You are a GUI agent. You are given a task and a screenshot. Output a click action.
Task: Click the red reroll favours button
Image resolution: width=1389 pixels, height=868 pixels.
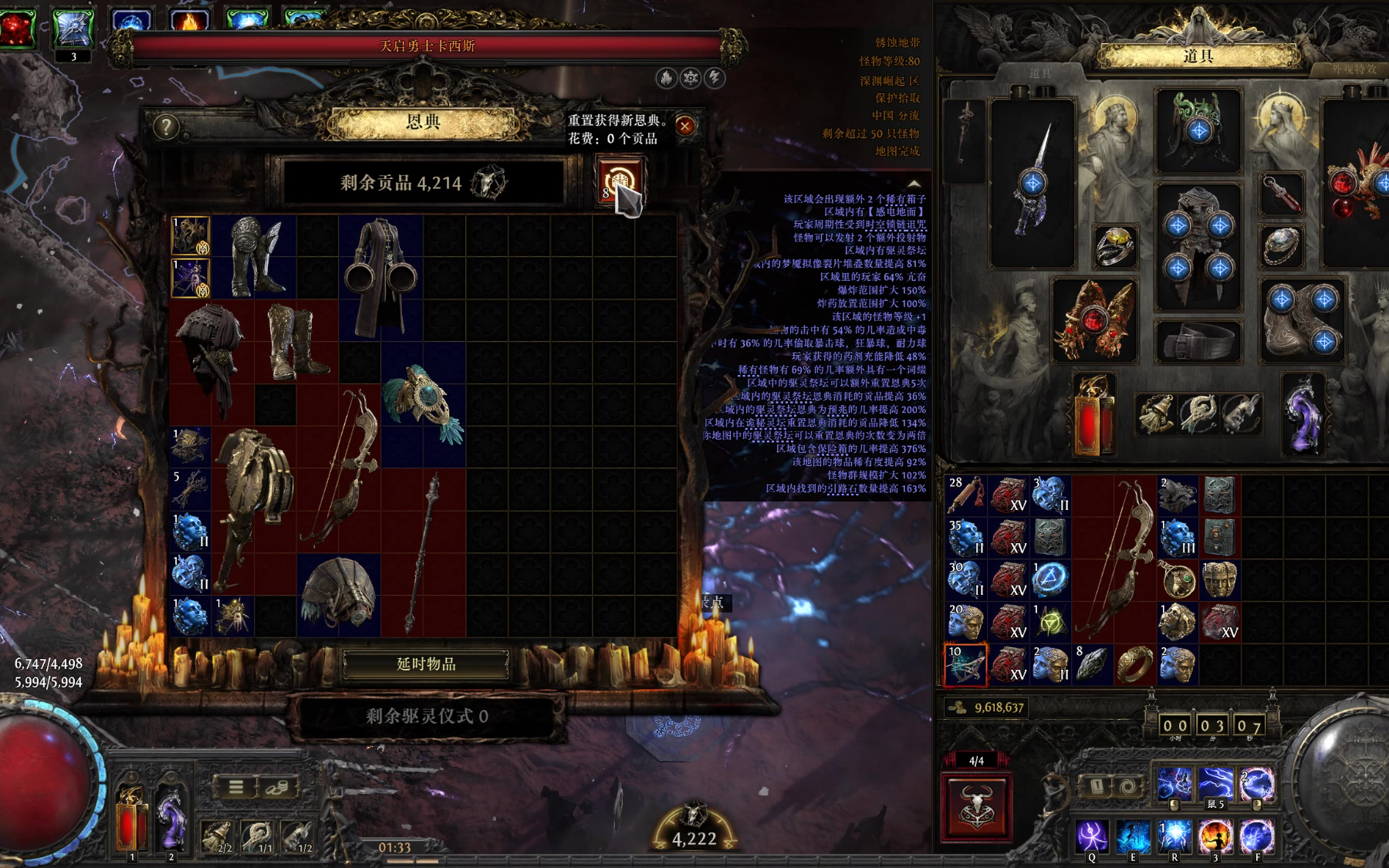(619, 180)
